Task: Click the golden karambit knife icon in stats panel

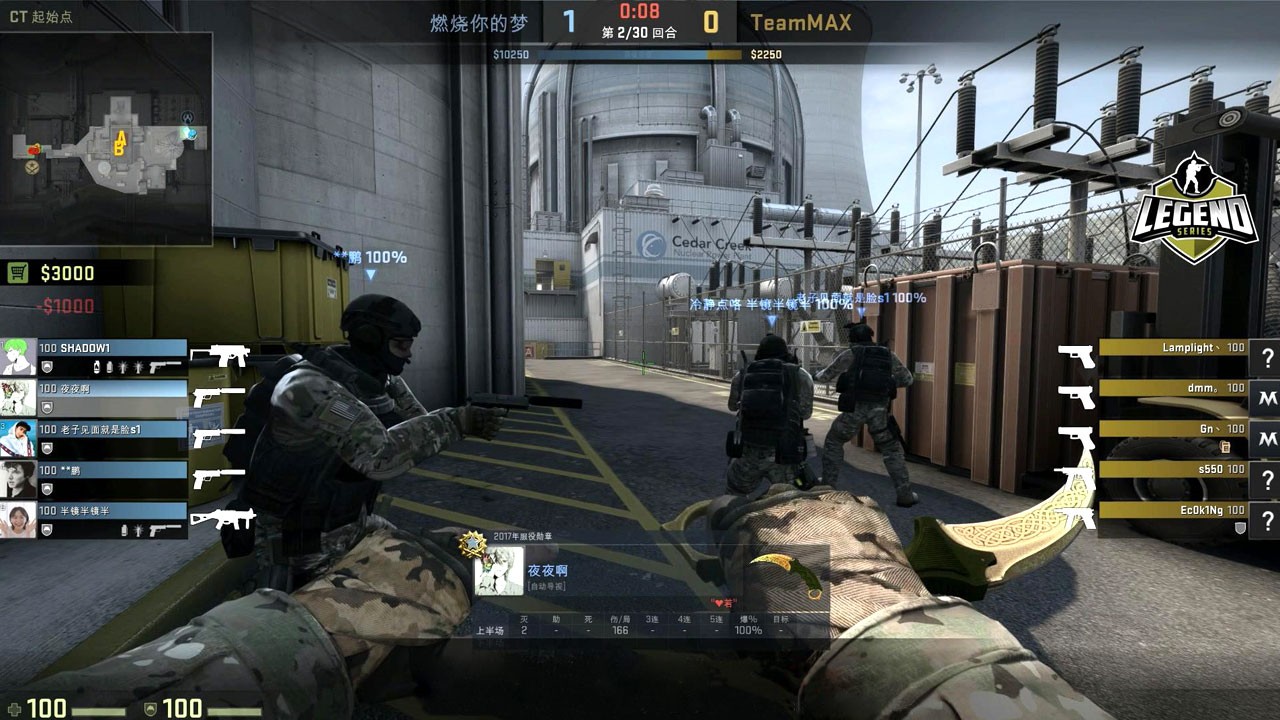Action: coord(788,573)
